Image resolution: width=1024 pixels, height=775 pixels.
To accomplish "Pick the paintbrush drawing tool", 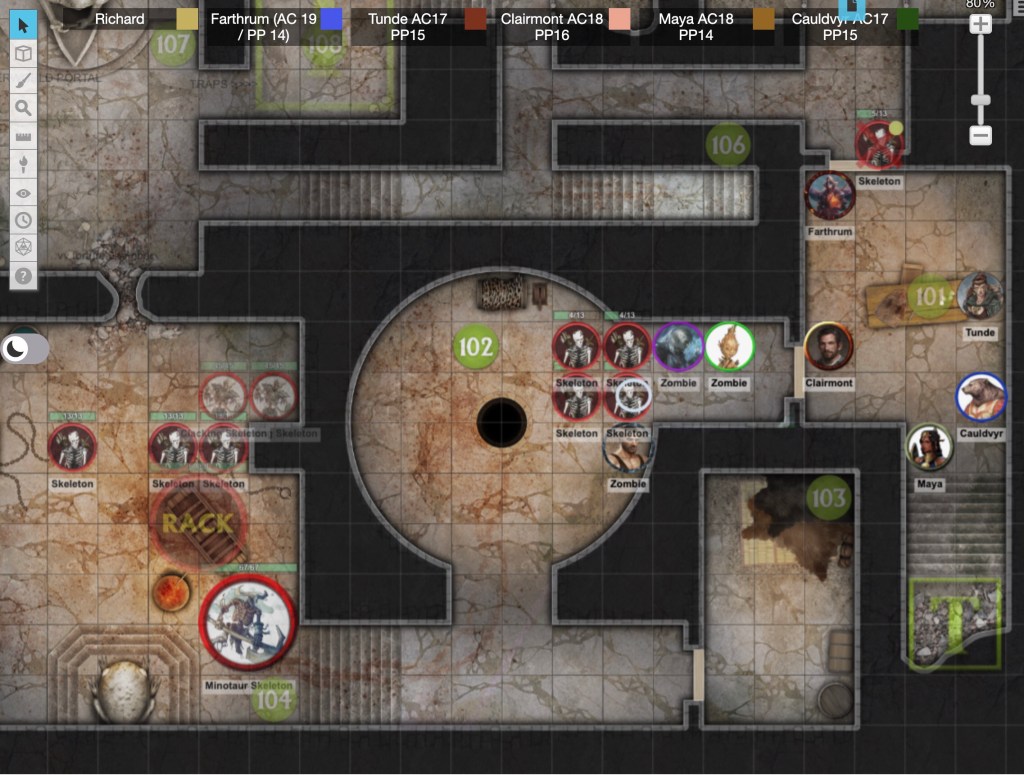I will (x=23, y=81).
